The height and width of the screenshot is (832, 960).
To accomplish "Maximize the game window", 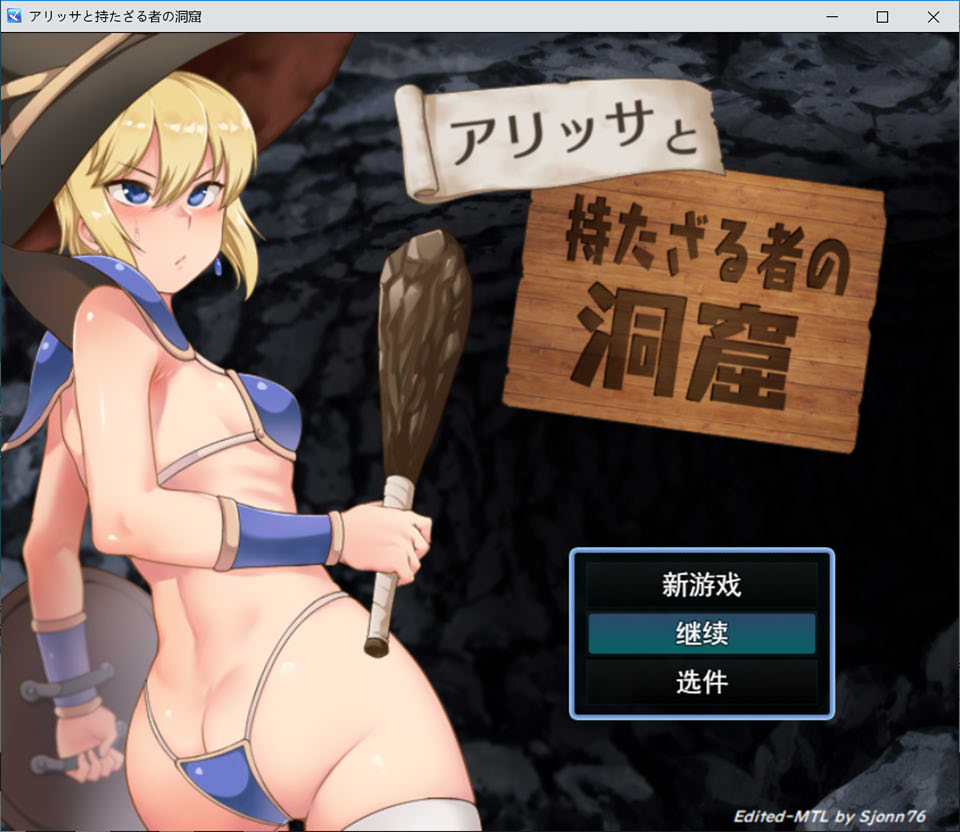I will tap(882, 16).
